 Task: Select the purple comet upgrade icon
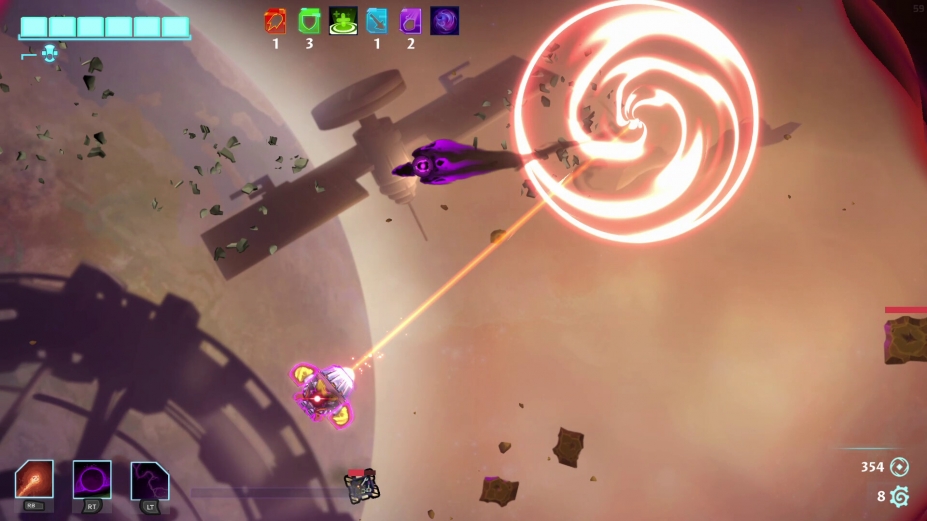pyautogui.click(x=411, y=21)
